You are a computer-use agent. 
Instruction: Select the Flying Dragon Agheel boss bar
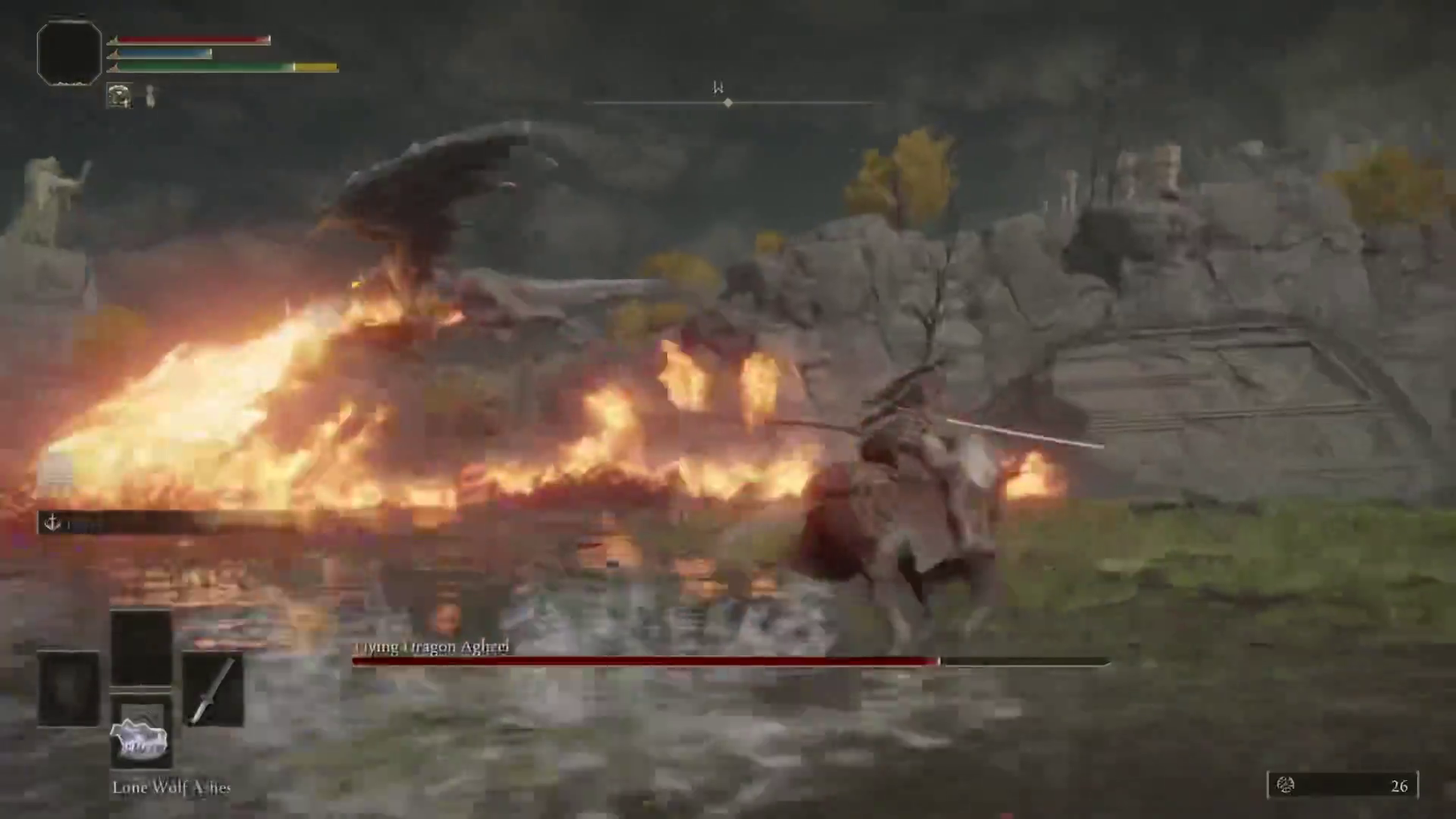(724, 660)
